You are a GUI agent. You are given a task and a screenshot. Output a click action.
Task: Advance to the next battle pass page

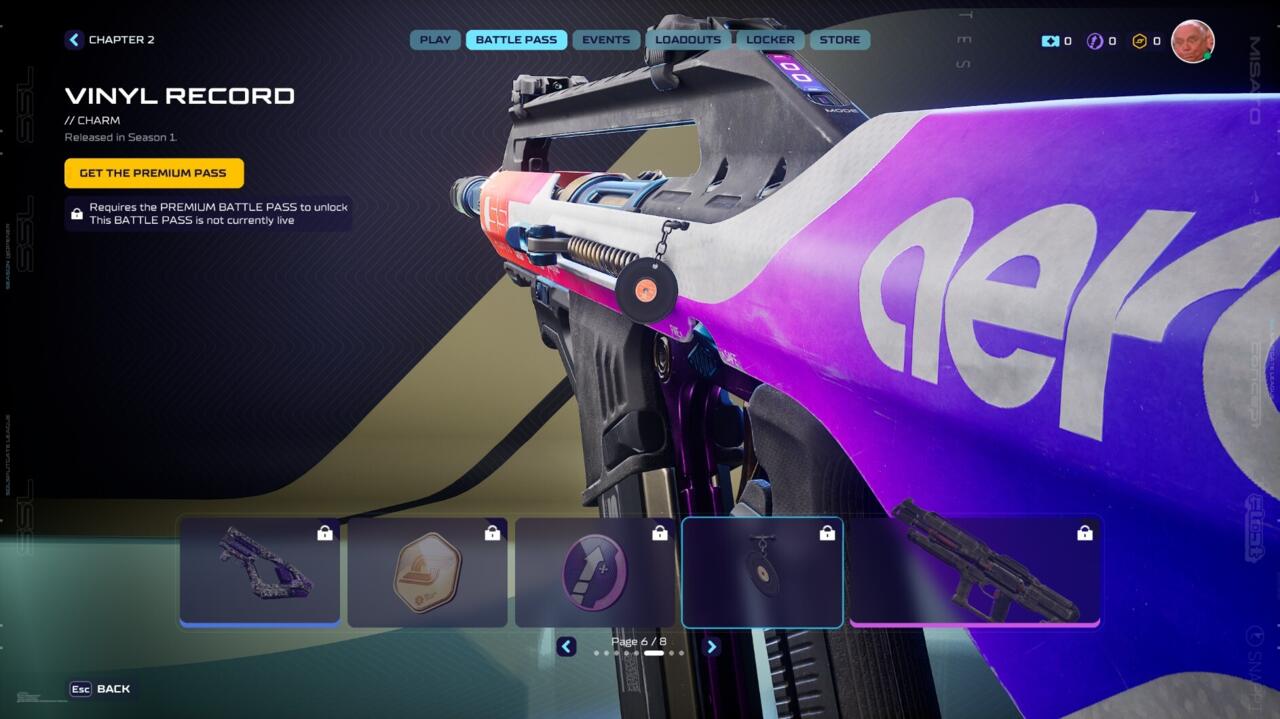711,647
